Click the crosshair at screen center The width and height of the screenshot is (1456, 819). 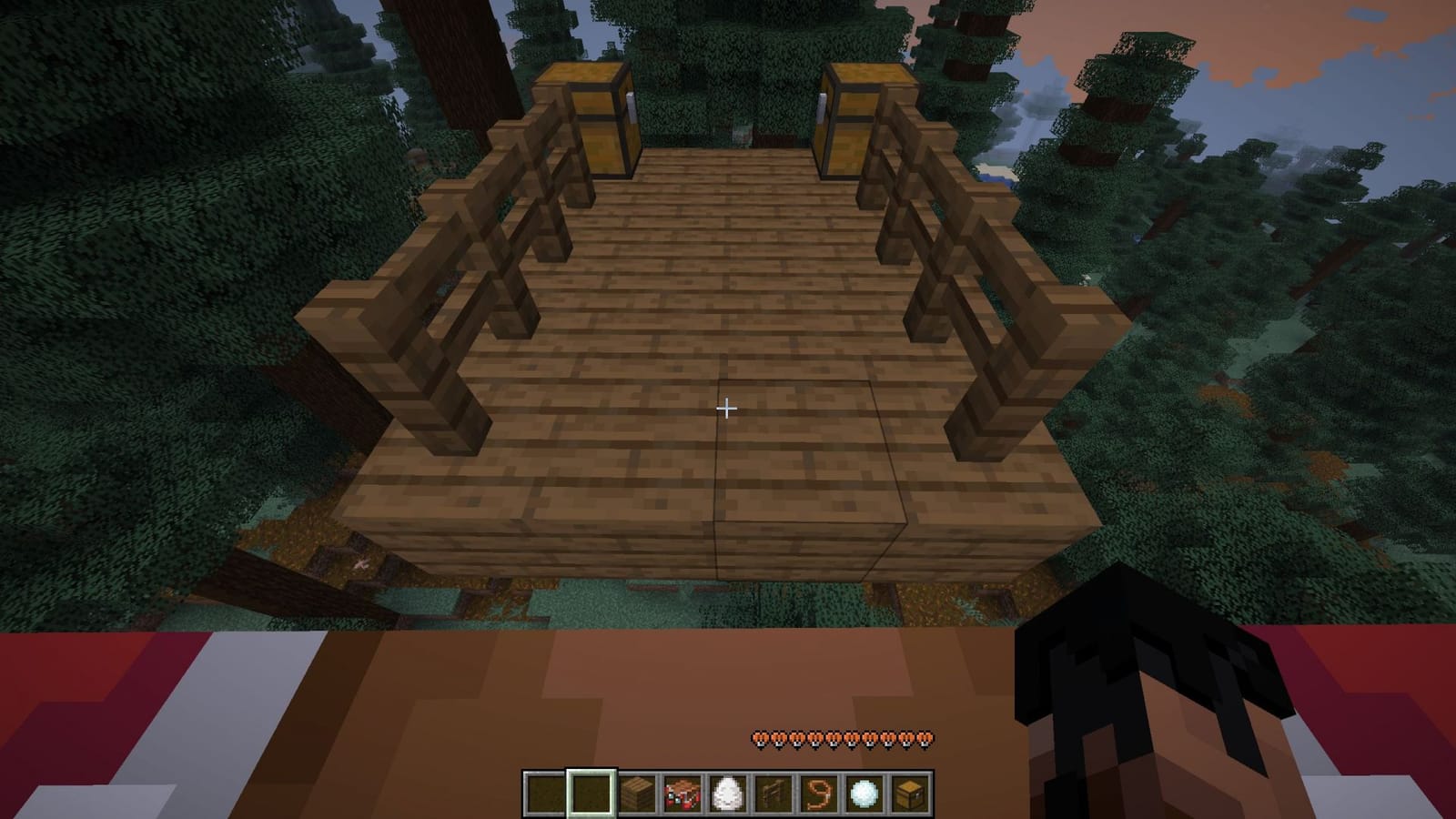[x=727, y=409]
